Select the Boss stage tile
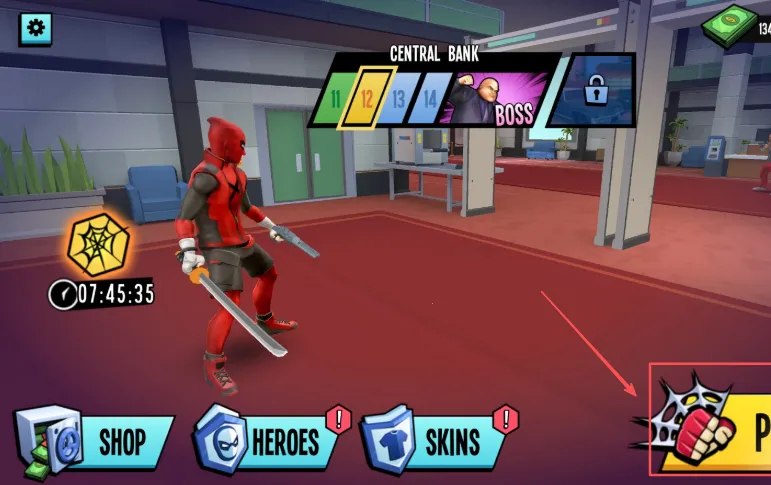771x485 pixels. pos(497,99)
